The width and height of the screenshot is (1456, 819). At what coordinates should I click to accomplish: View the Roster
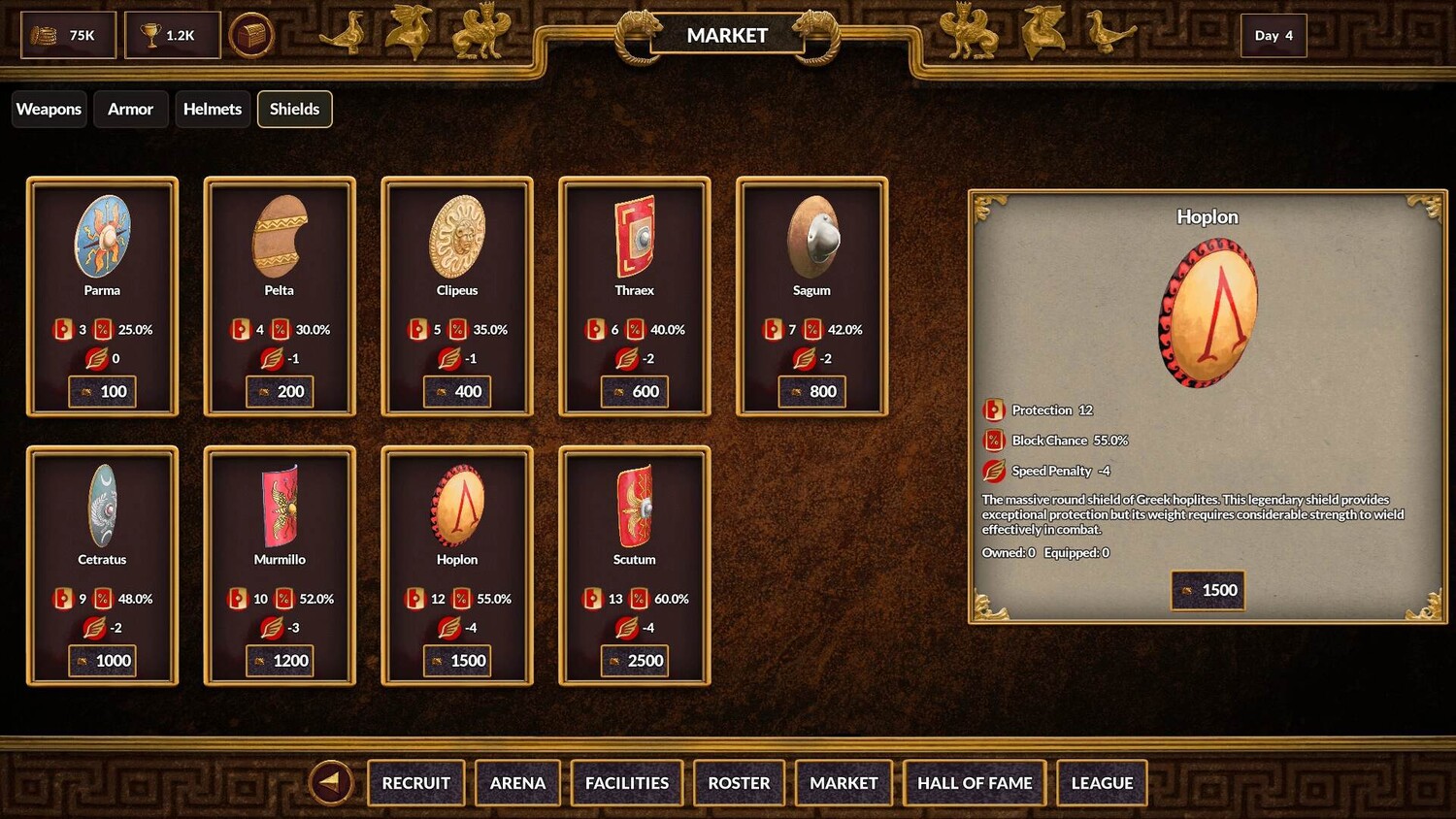click(739, 783)
